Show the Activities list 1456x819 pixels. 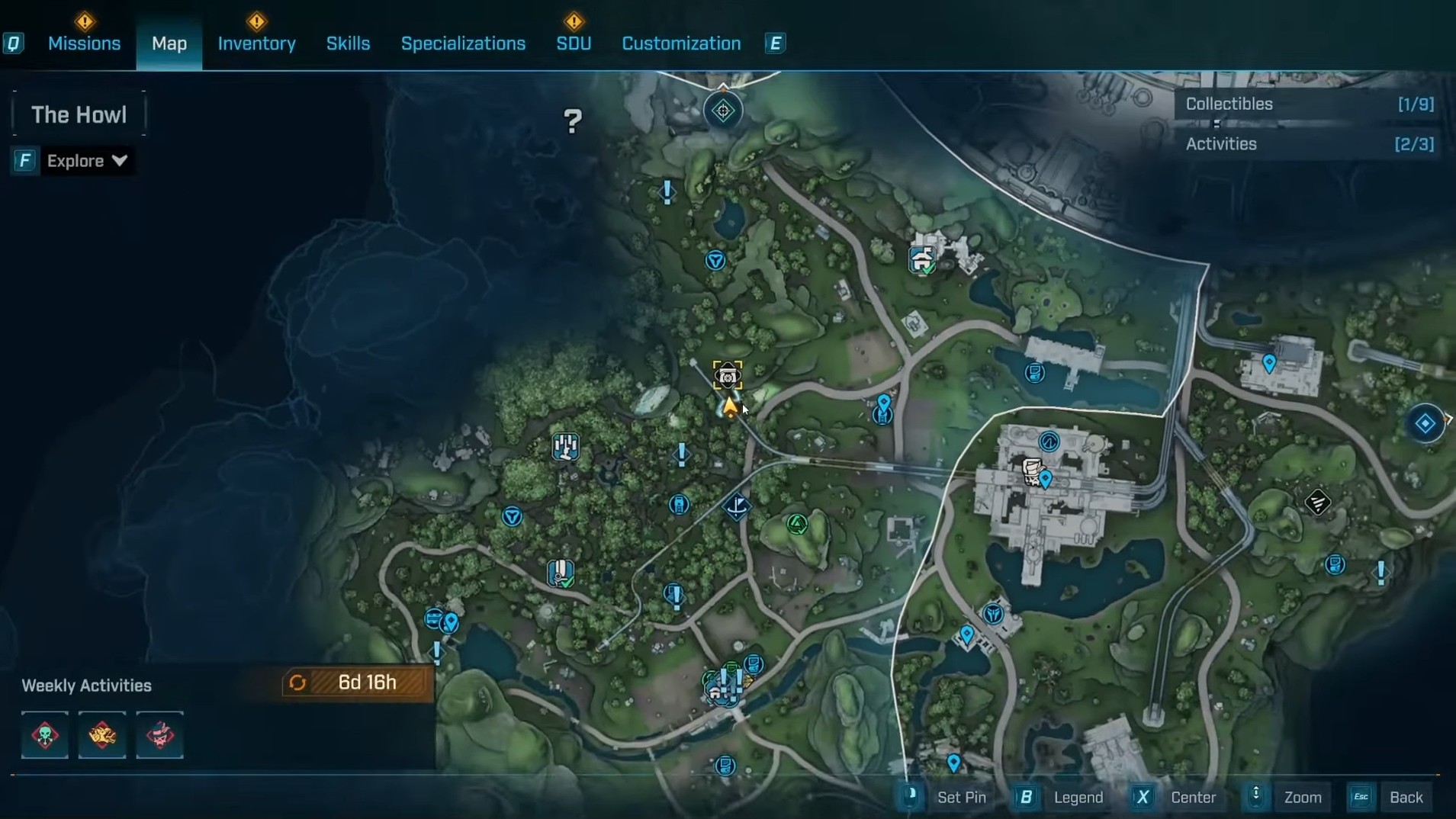1308,144
